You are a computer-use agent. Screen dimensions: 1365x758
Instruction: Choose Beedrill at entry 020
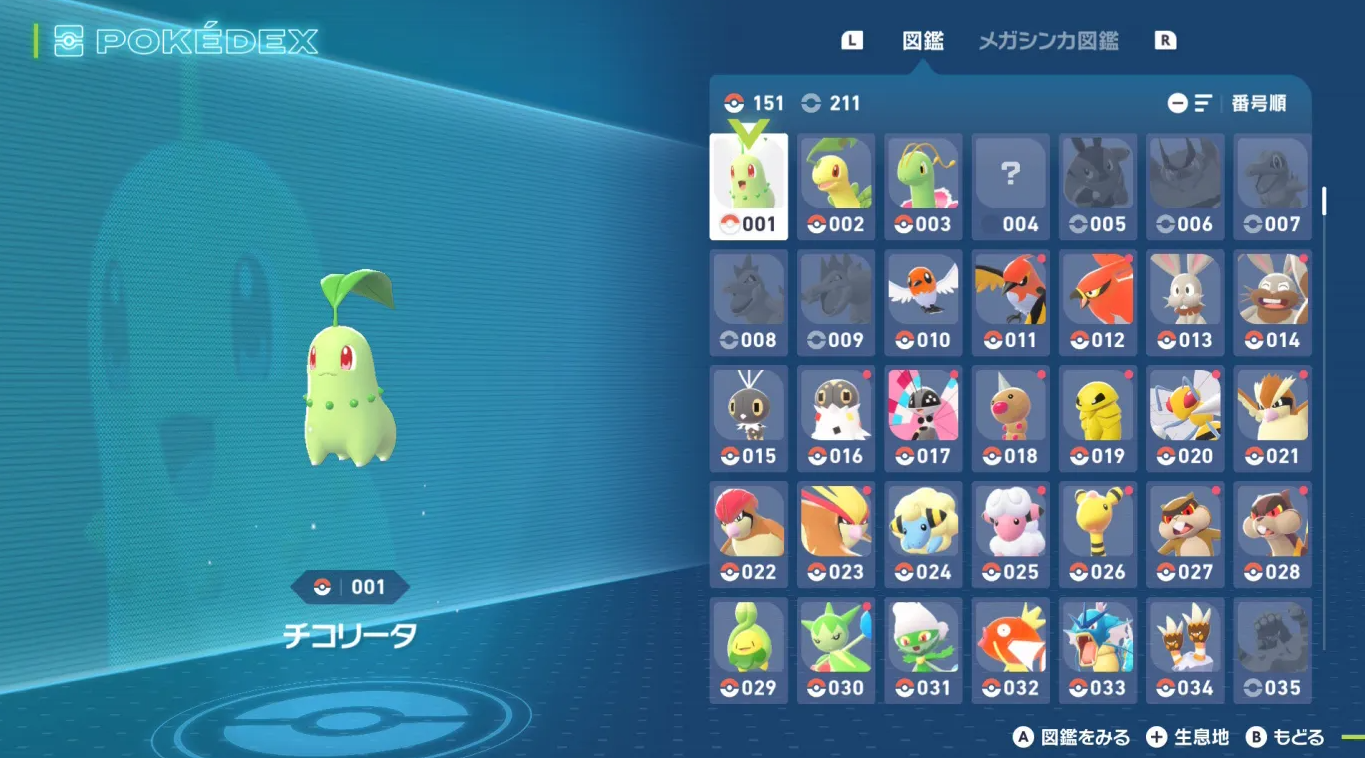click(1184, 419)
